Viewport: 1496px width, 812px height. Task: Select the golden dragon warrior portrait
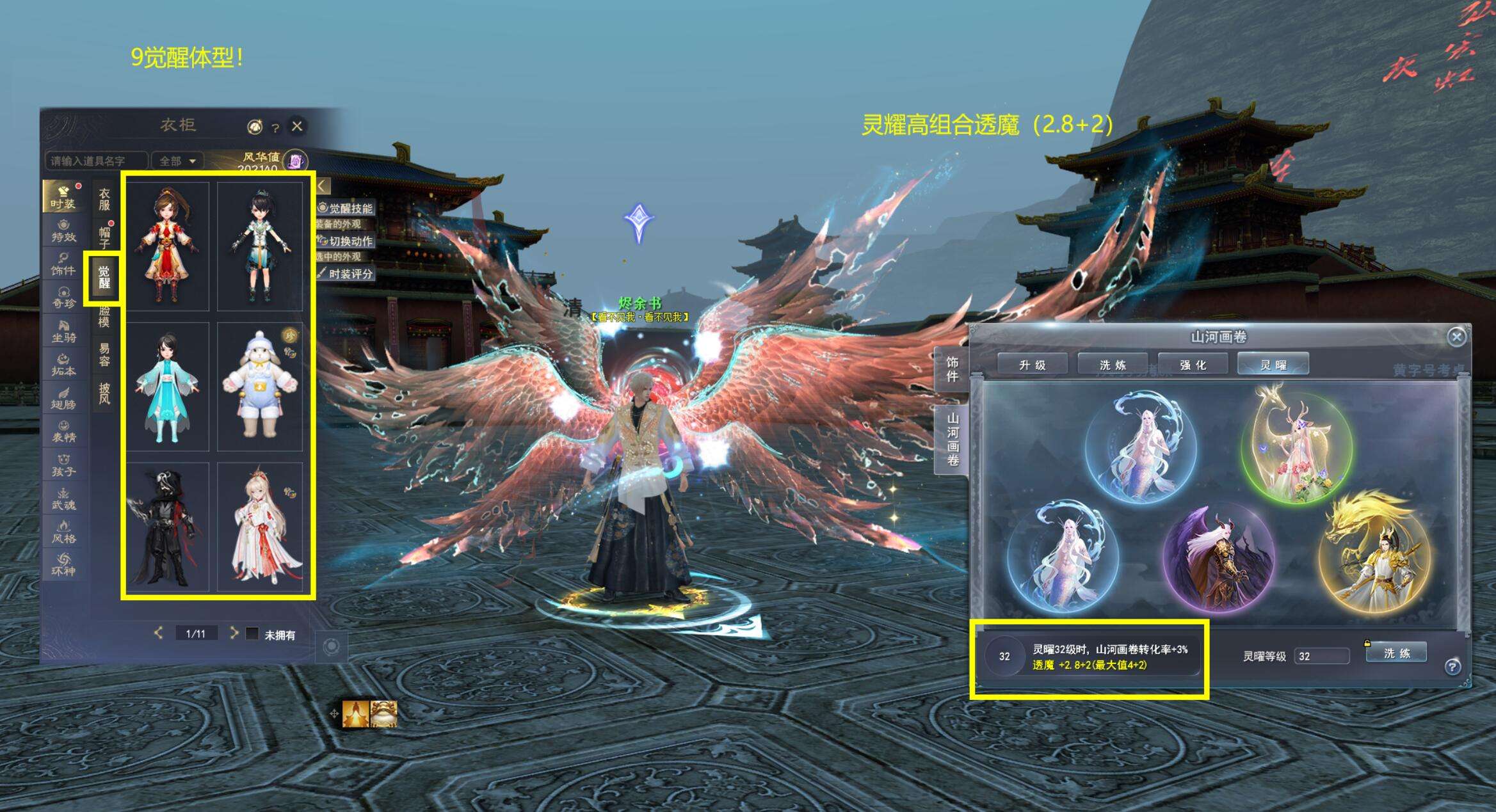click(x=1374, y=555)
